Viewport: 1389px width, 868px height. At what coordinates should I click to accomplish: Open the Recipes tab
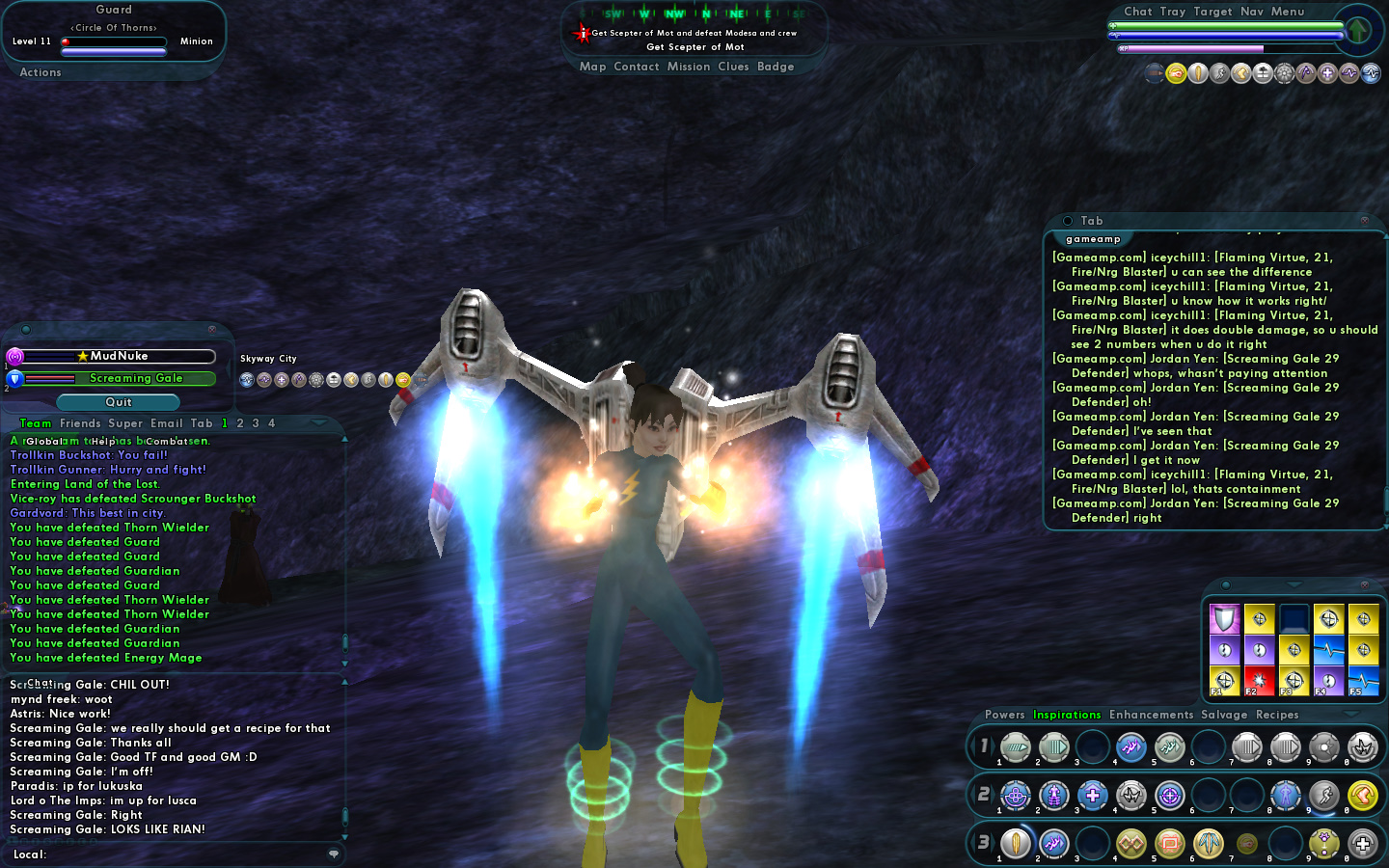pyautogui.click(x=1277, y=715)
